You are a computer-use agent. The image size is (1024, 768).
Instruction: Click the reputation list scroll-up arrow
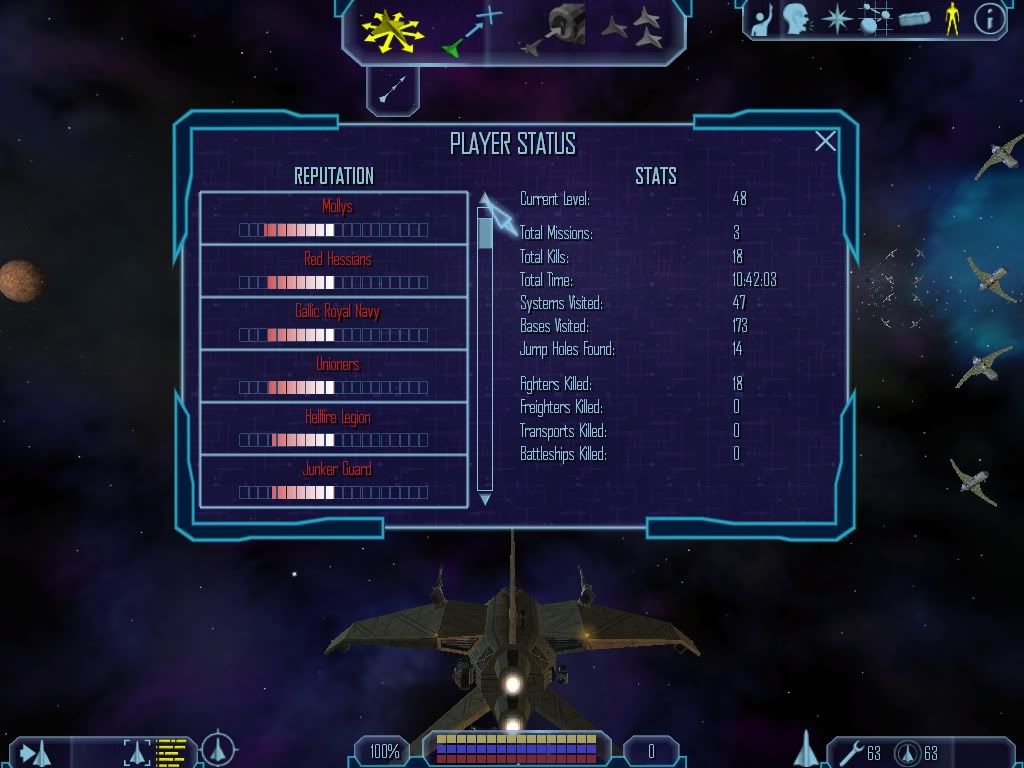pyautogui.click(x=485, y=198)
